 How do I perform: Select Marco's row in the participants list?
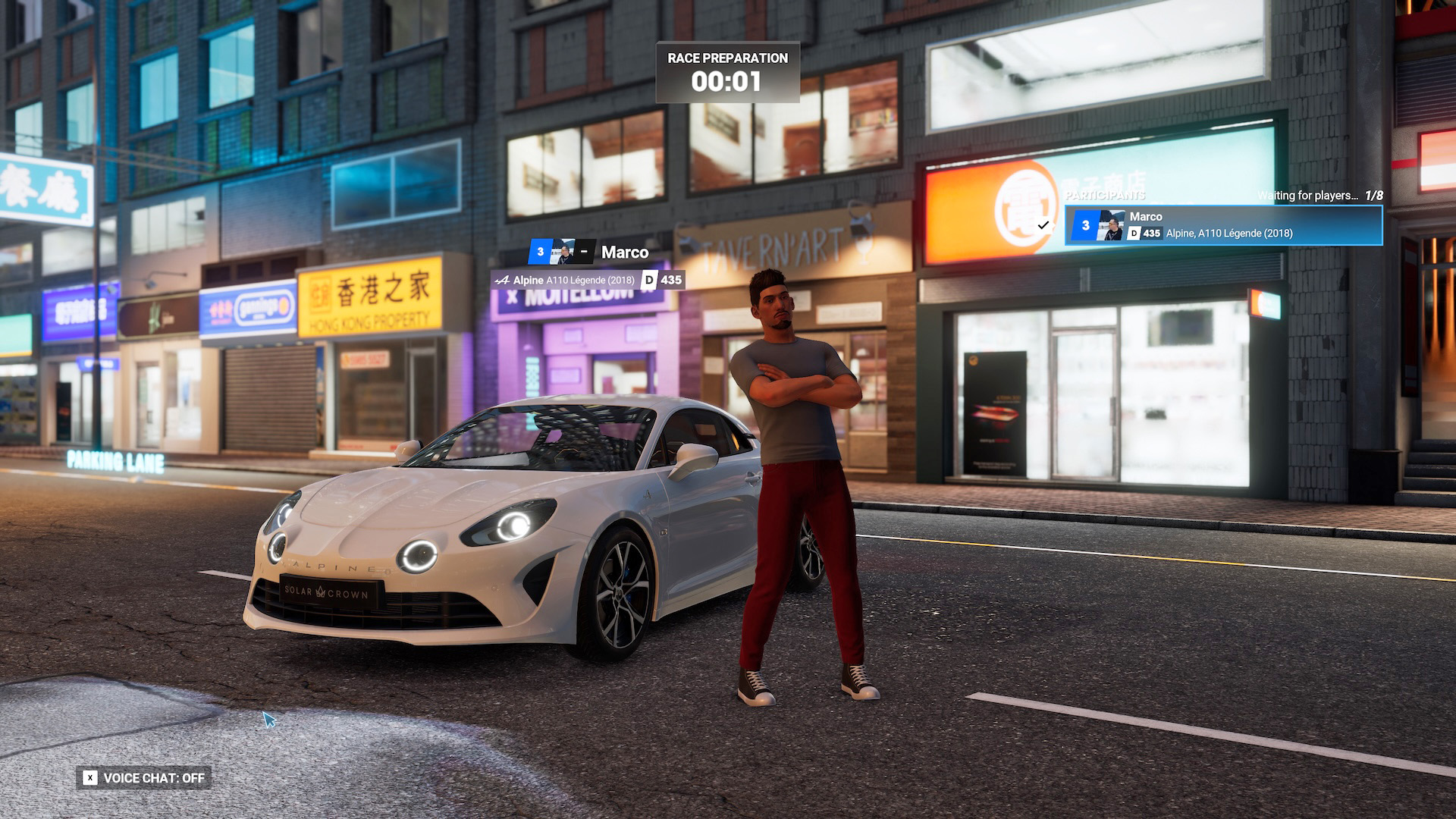click(1222, 225)
